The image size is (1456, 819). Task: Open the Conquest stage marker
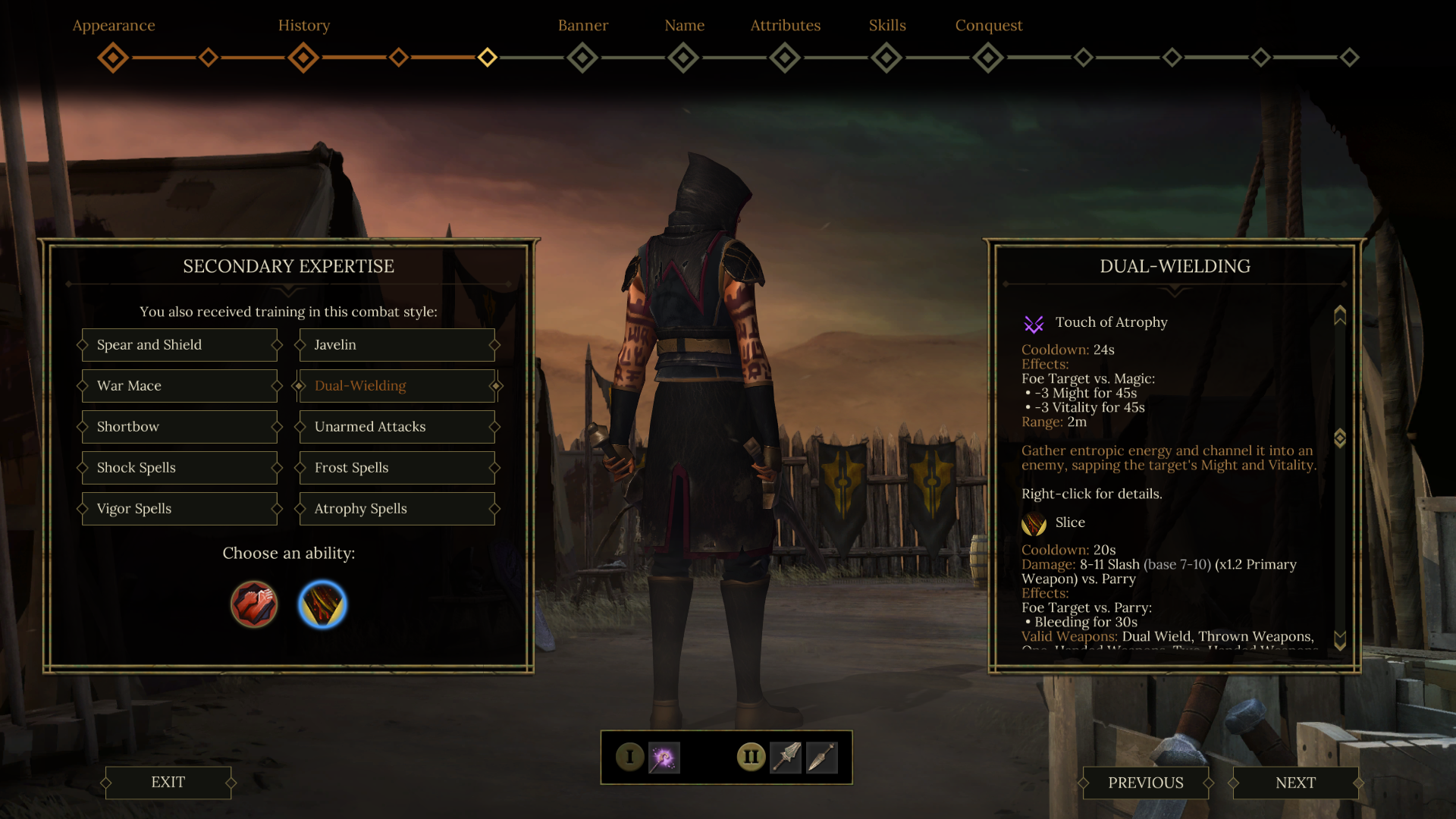pyautogui.click(x=988, y=58)
